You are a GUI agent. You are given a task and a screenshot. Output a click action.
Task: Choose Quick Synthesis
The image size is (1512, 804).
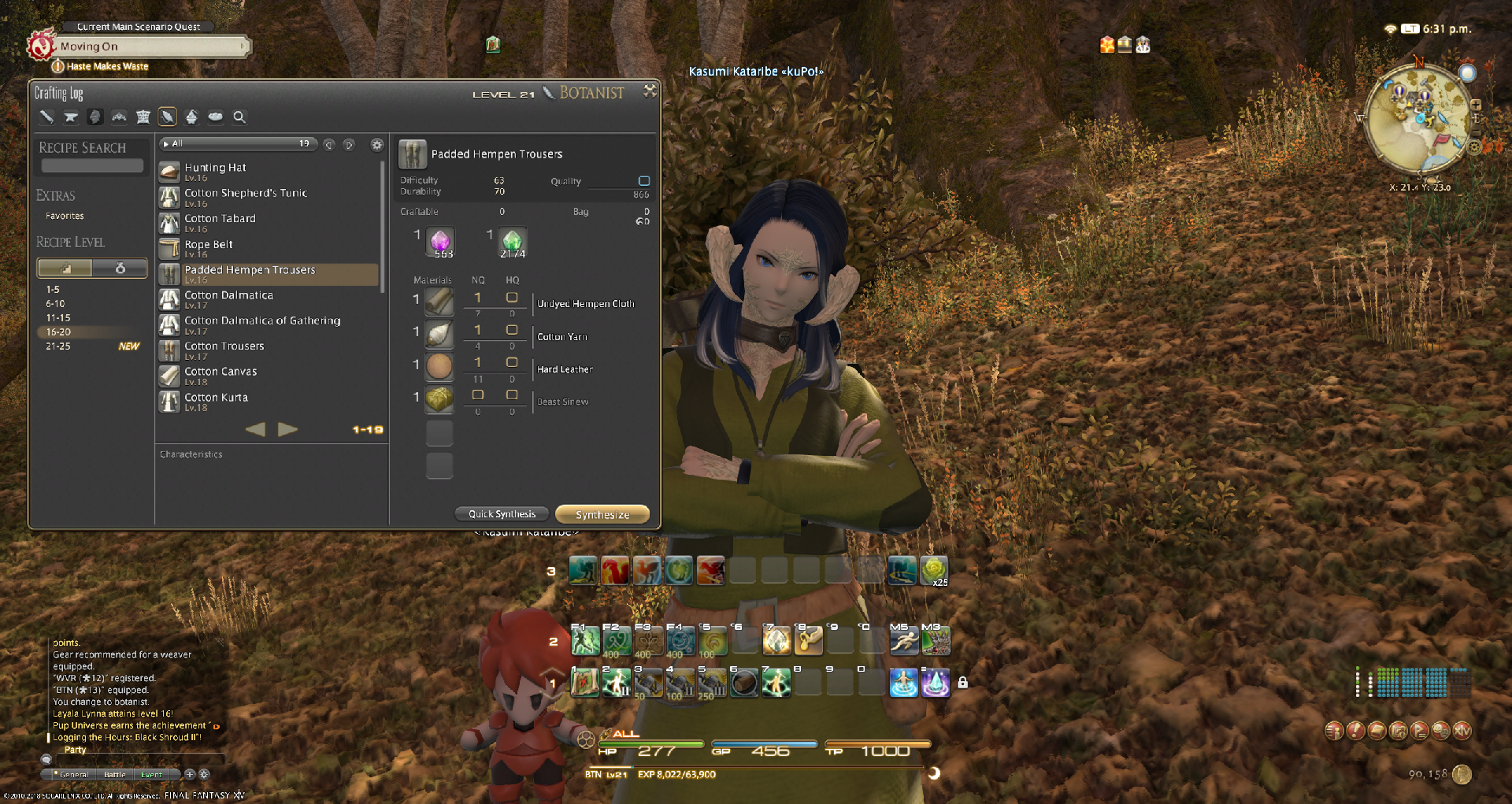point(502,514)
